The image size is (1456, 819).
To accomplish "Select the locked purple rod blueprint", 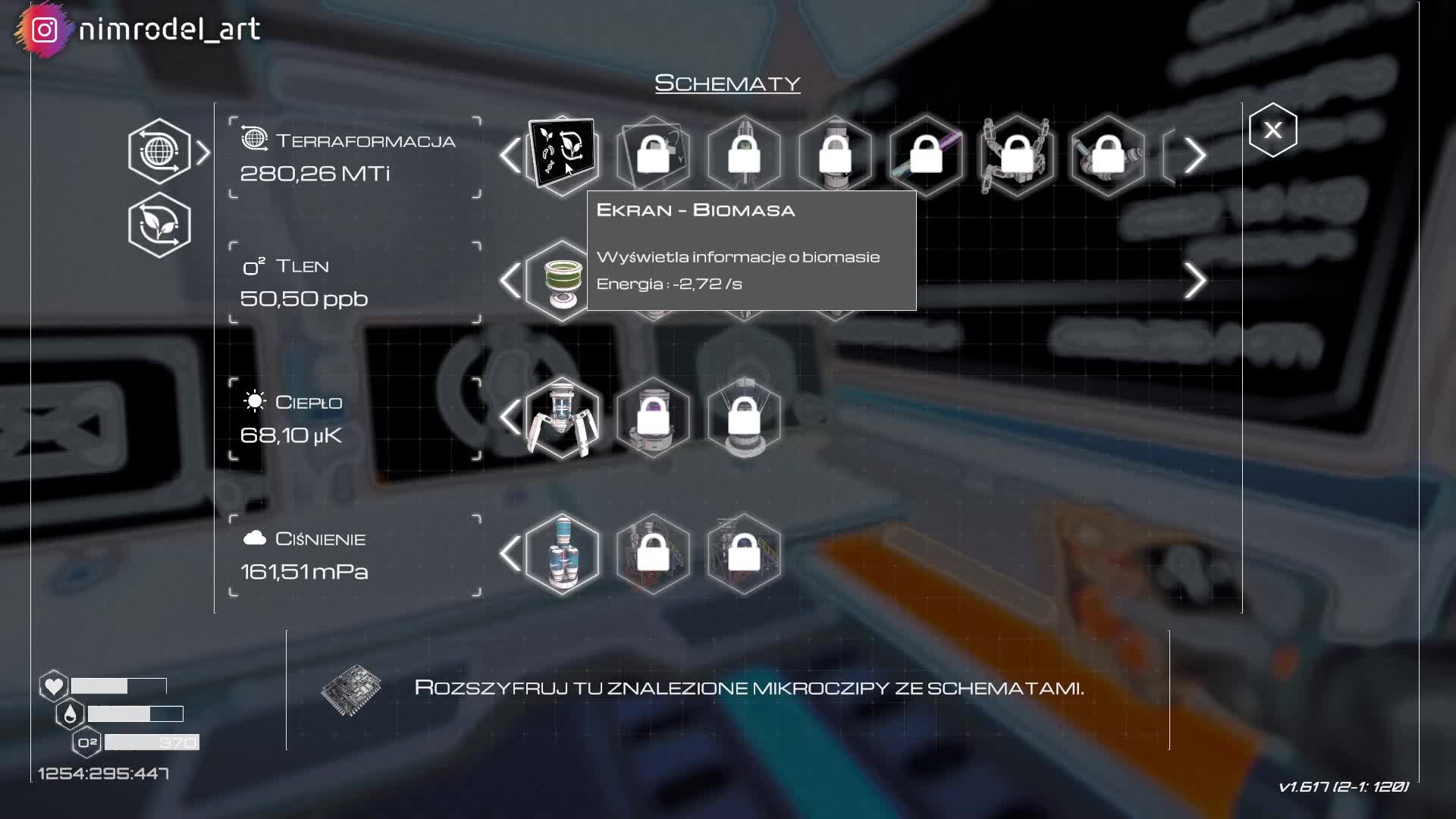I will pos(926,155).
